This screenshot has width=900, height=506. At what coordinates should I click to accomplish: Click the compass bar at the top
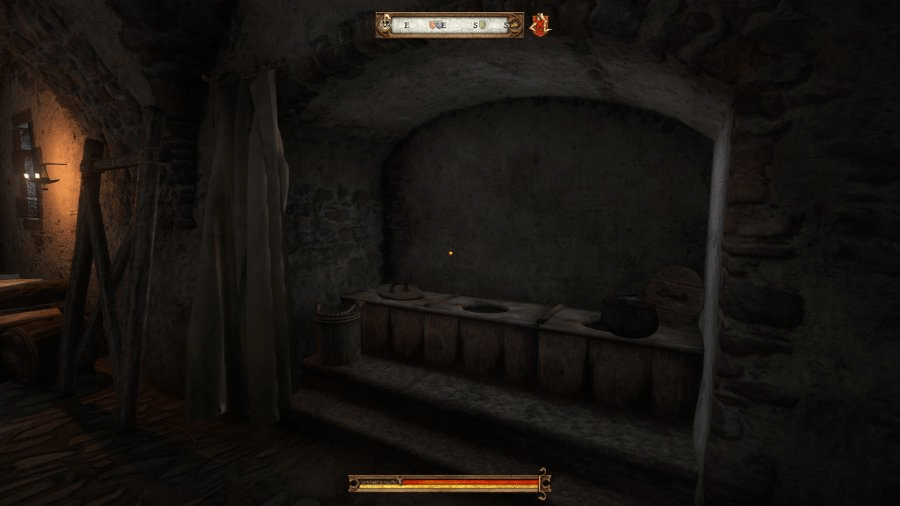[450, 25]
